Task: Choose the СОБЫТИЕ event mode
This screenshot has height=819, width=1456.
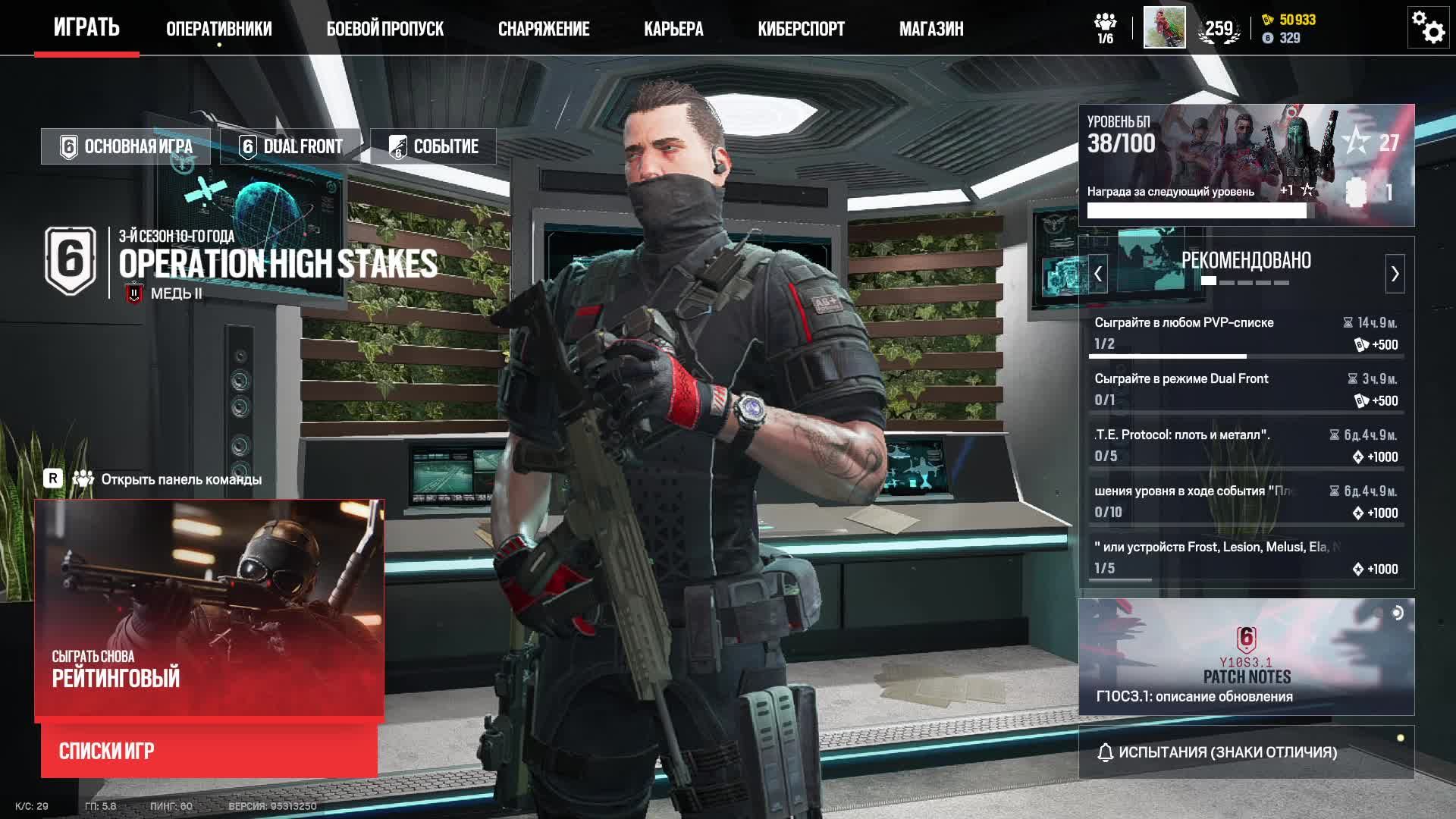Action: (433, 146)
